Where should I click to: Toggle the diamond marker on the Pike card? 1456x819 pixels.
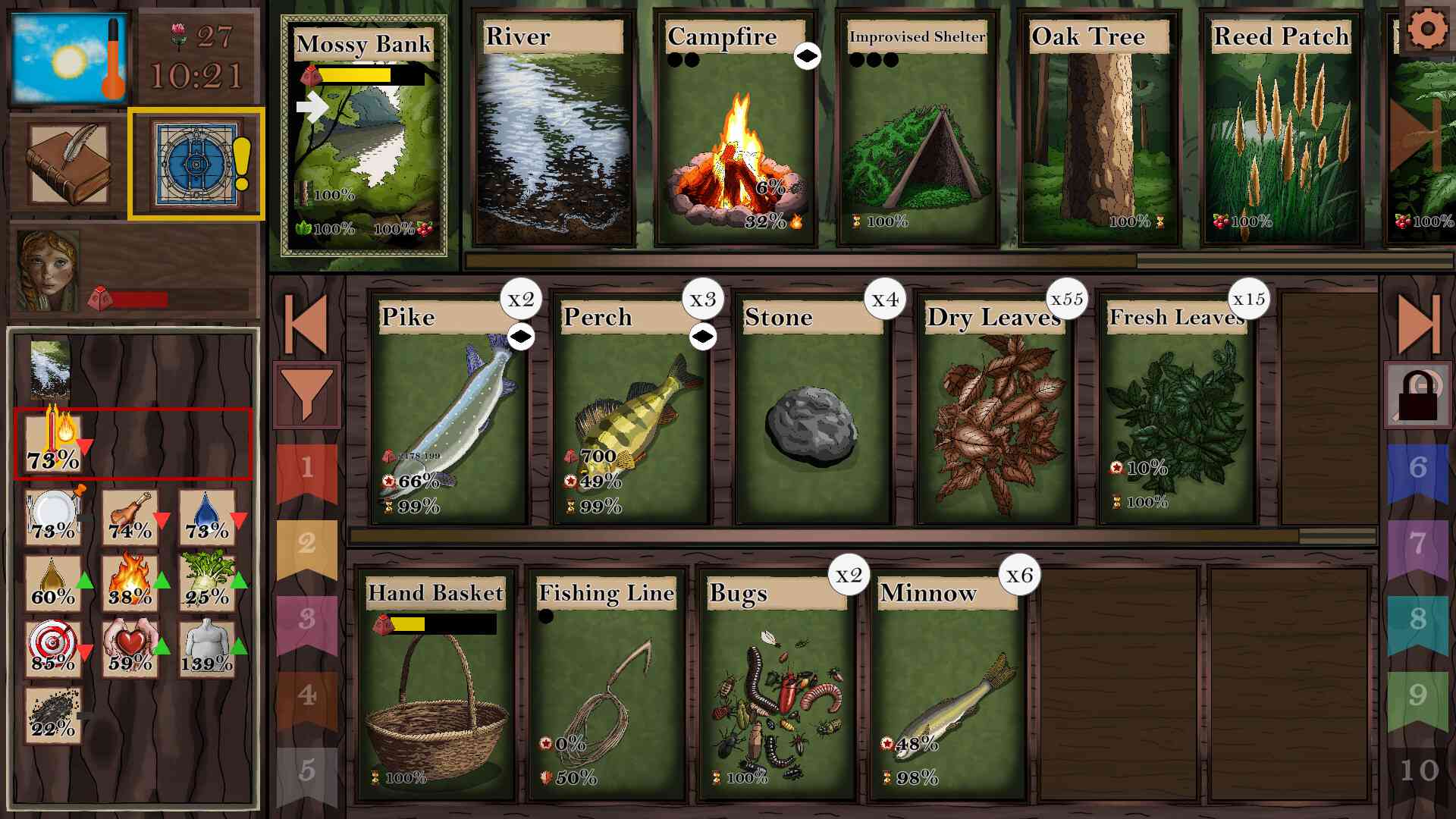pos(520,338)
